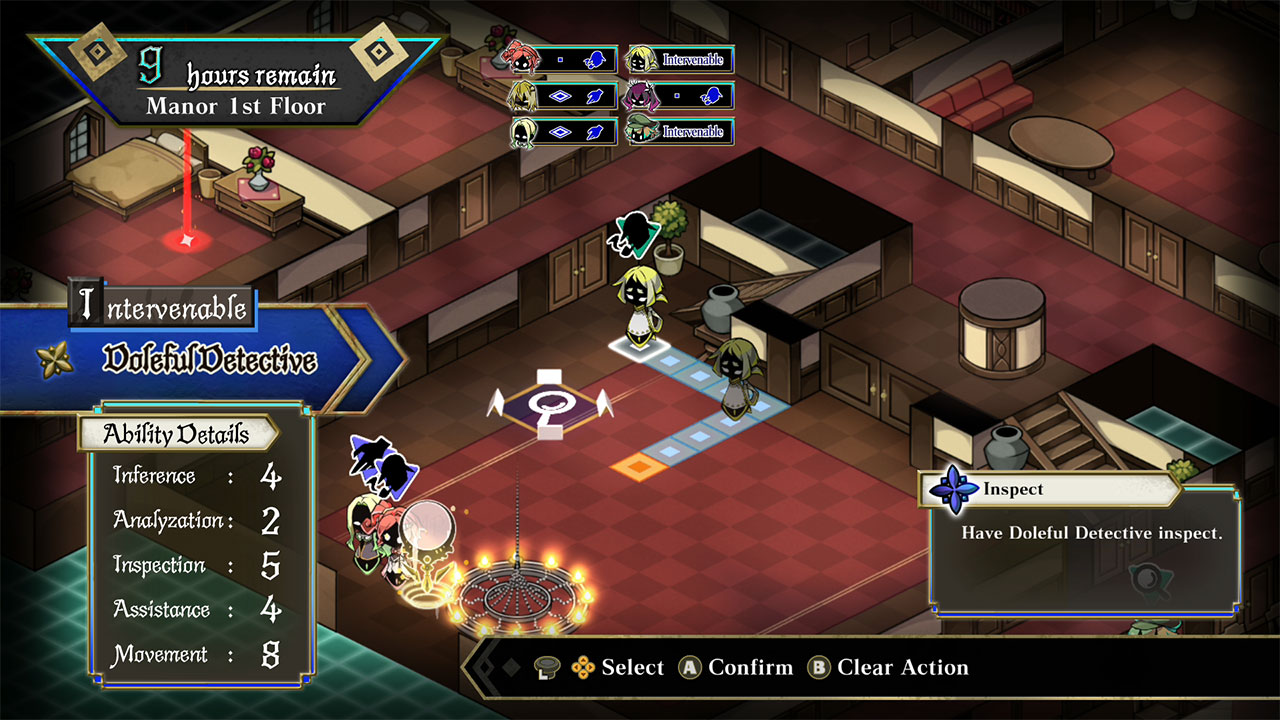This screenshot has height=720, width=1280.
Task: Toggle the top-right character's Intervenable status
Action: pyautogui.click(x=694, y=60)
